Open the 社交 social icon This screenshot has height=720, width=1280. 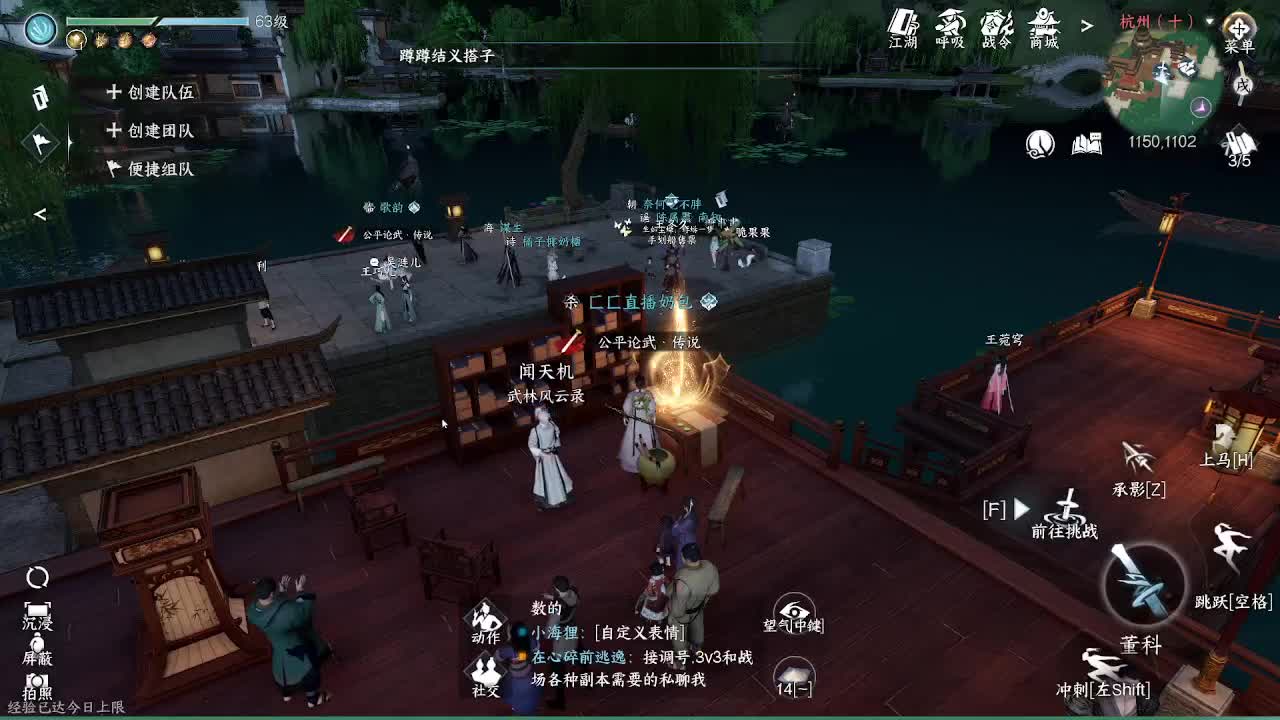[x=485, y=668]
